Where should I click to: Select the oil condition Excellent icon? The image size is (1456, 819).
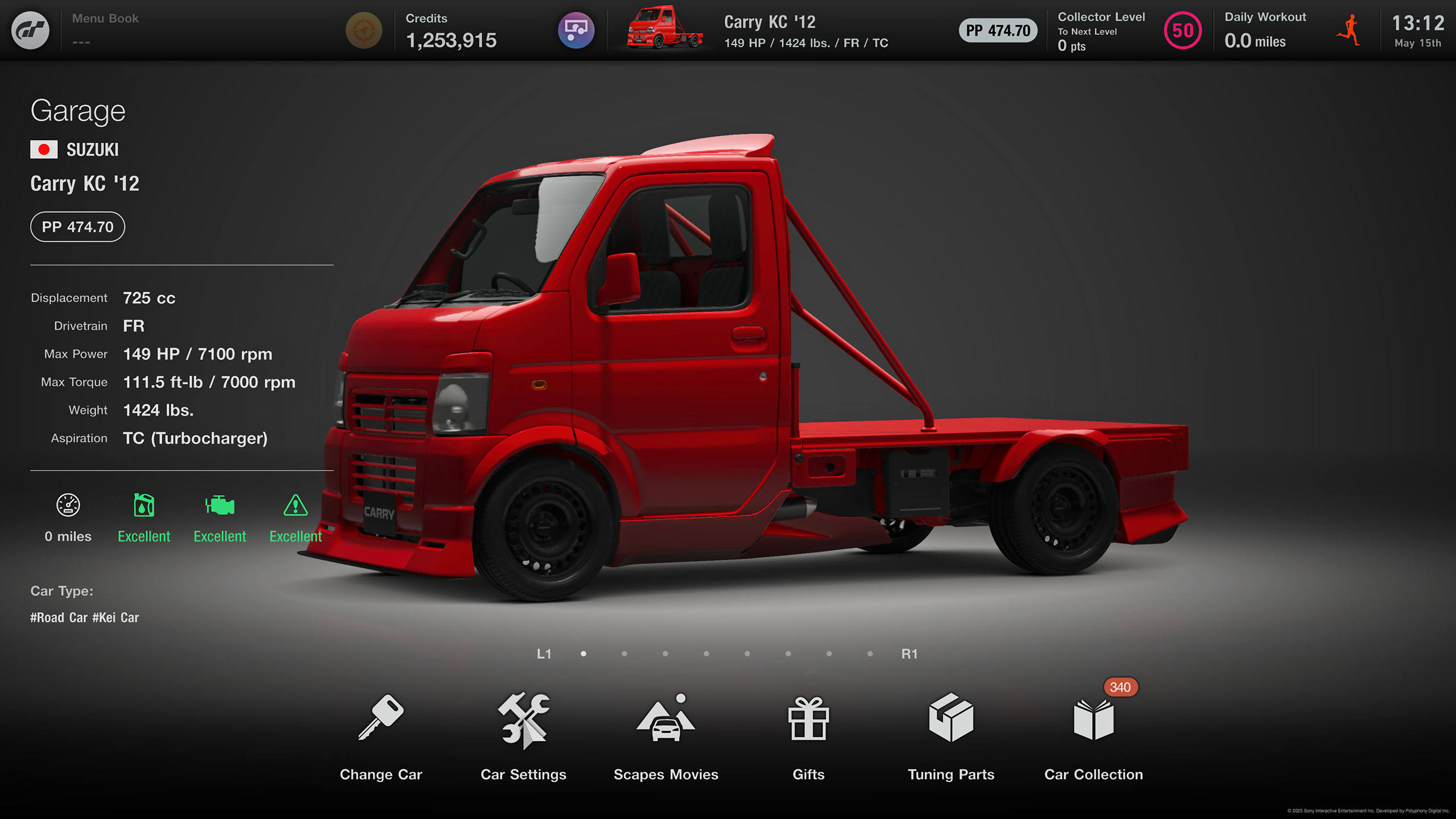coord(144,505)
